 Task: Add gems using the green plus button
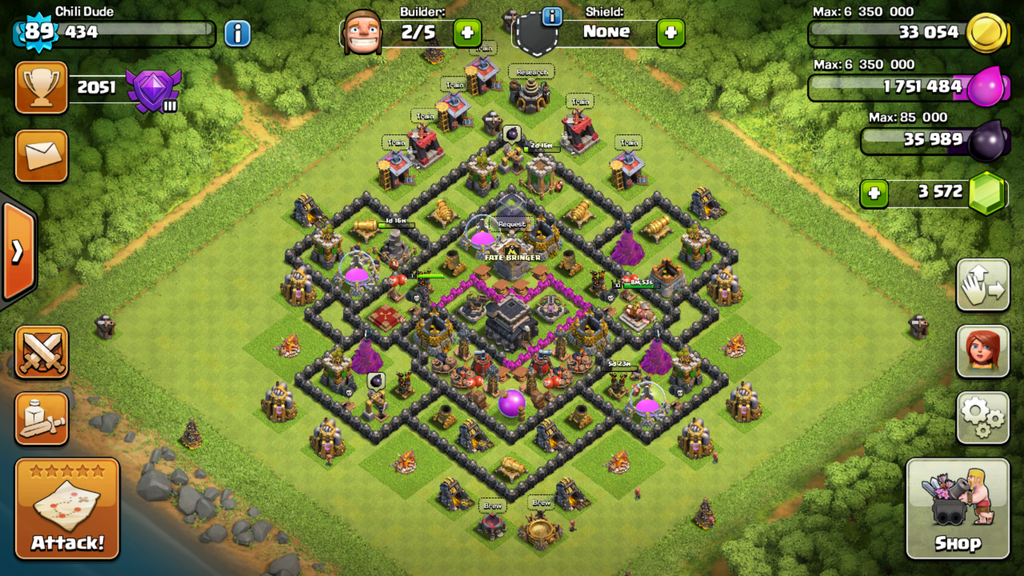coord(874,192)
